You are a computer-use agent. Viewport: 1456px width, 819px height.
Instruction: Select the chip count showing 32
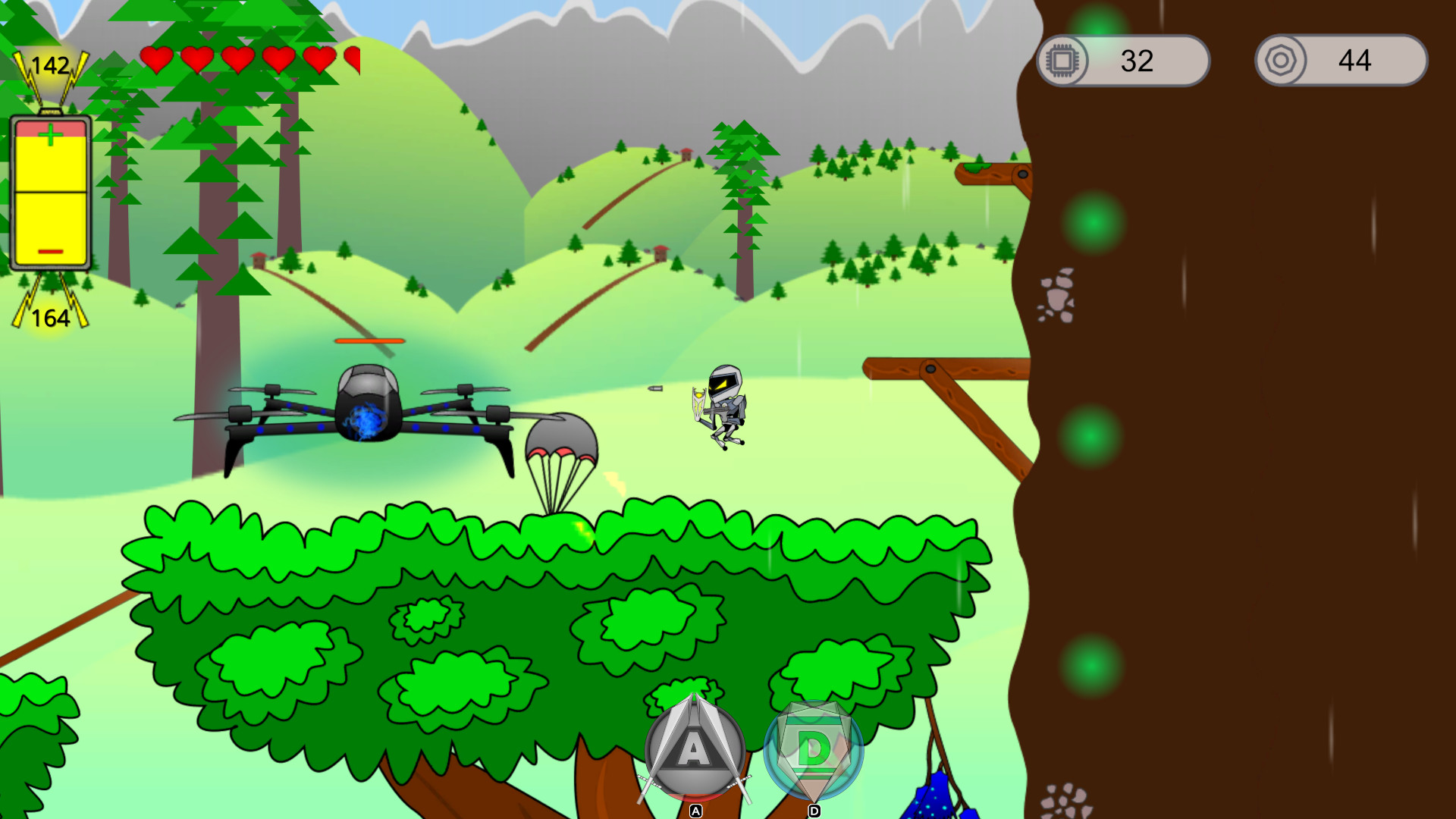click(x=1135, y=61)
